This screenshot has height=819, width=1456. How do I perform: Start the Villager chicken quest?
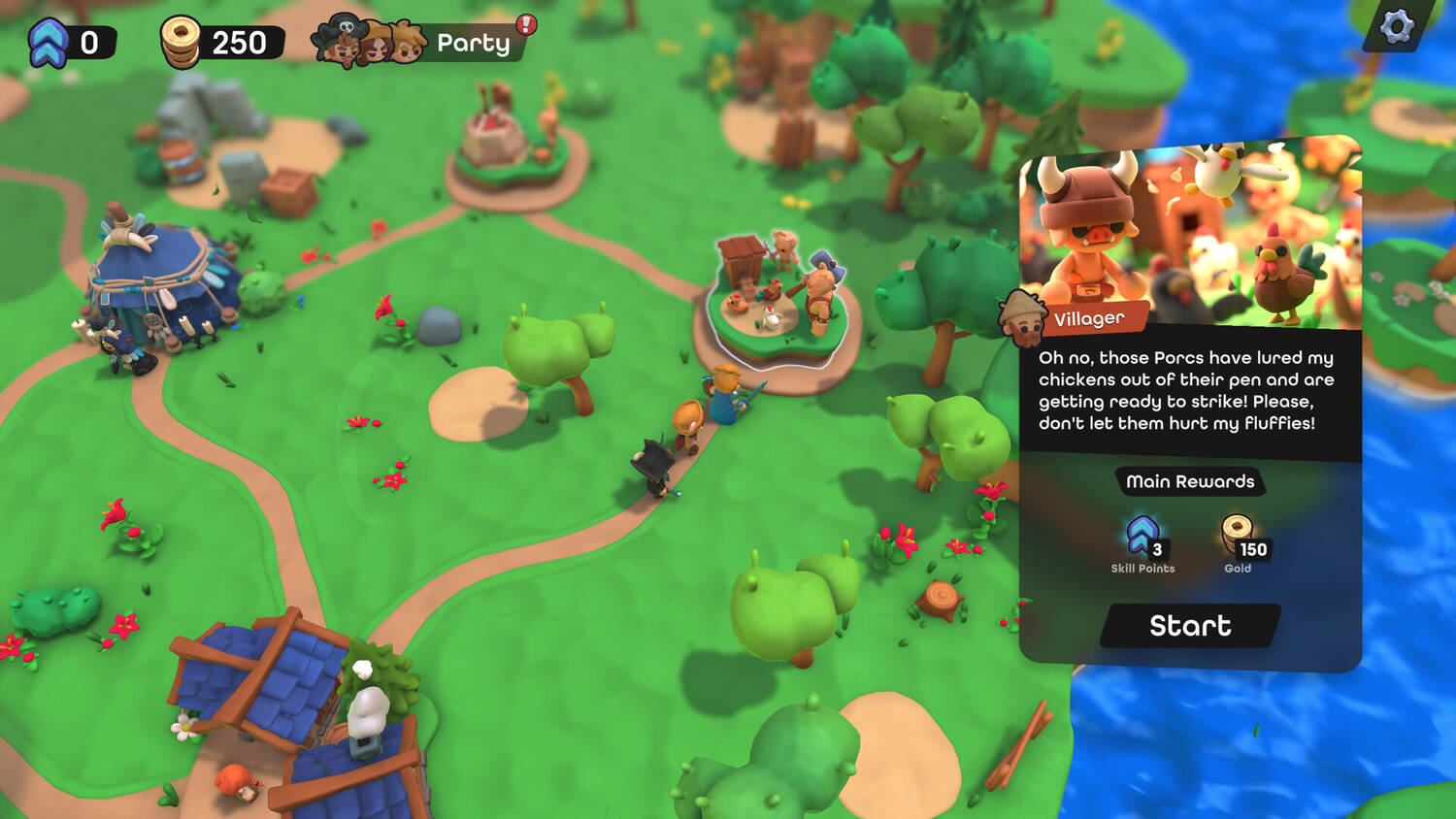pos(1190,626)
